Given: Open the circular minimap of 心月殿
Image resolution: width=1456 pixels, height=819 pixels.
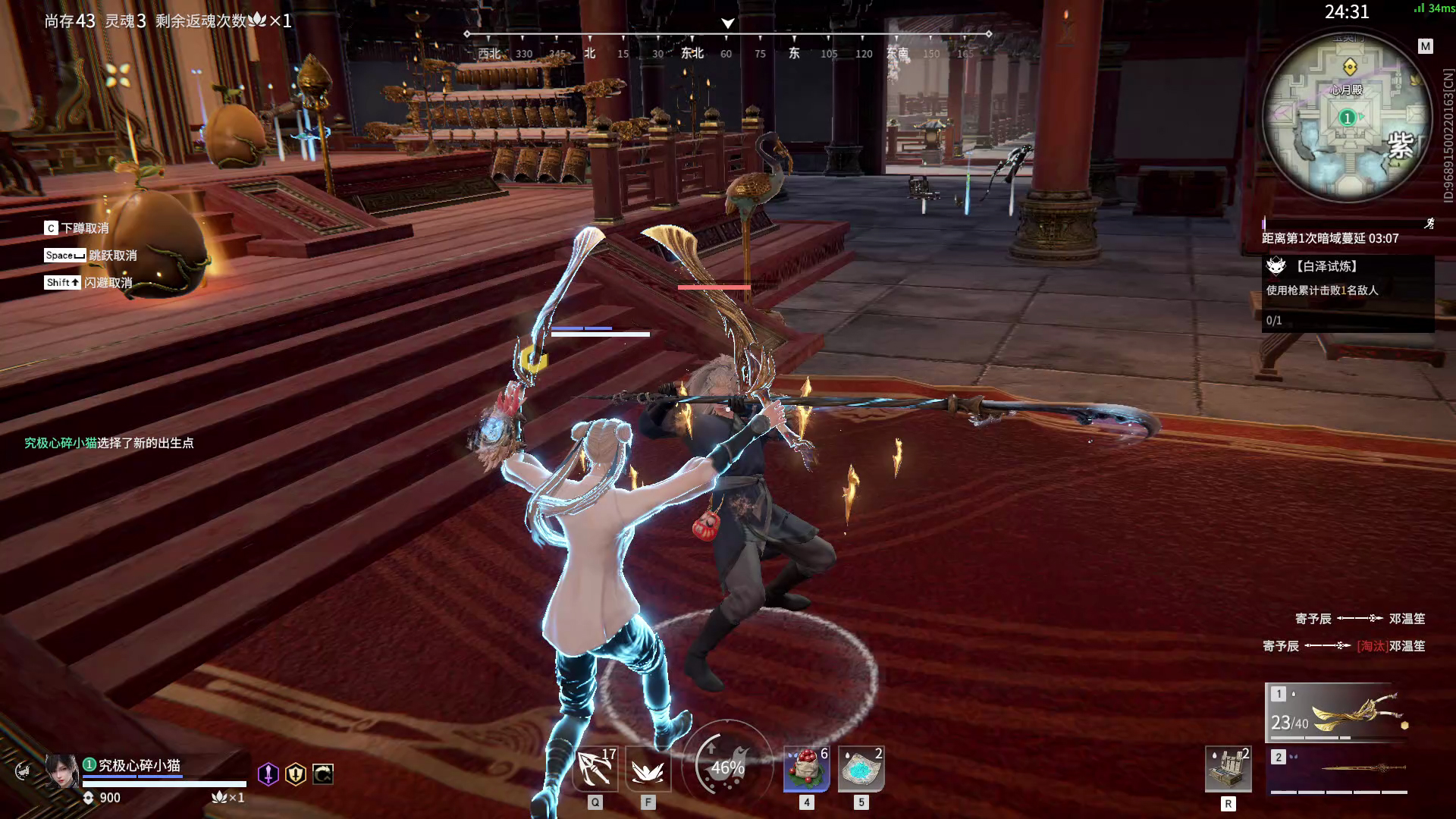Looking at the screenshot, I should 1347,119.
